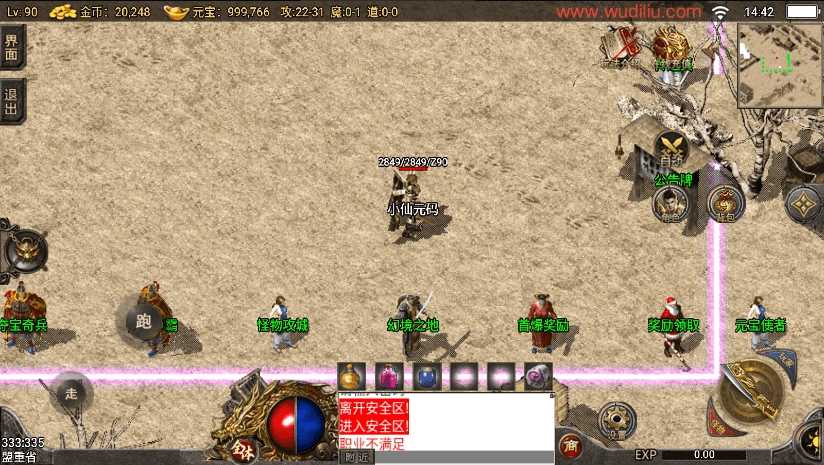Tap the four-pointed star skill button

(805, 205)
